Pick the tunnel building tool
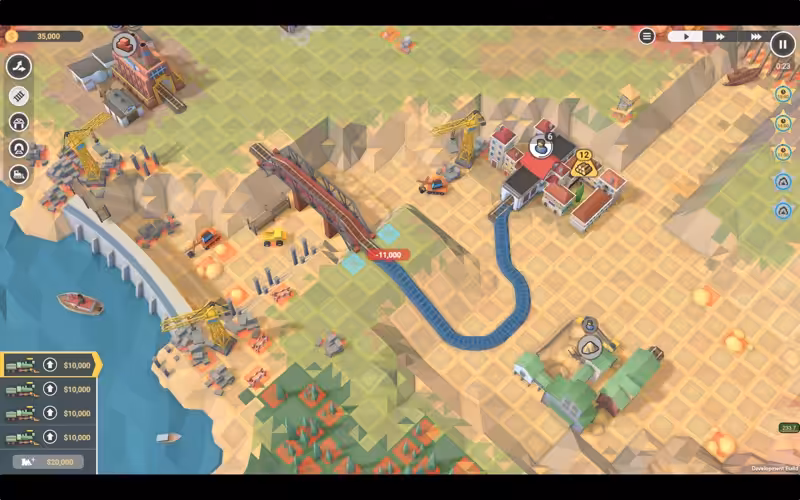 (x=19, y=148)
